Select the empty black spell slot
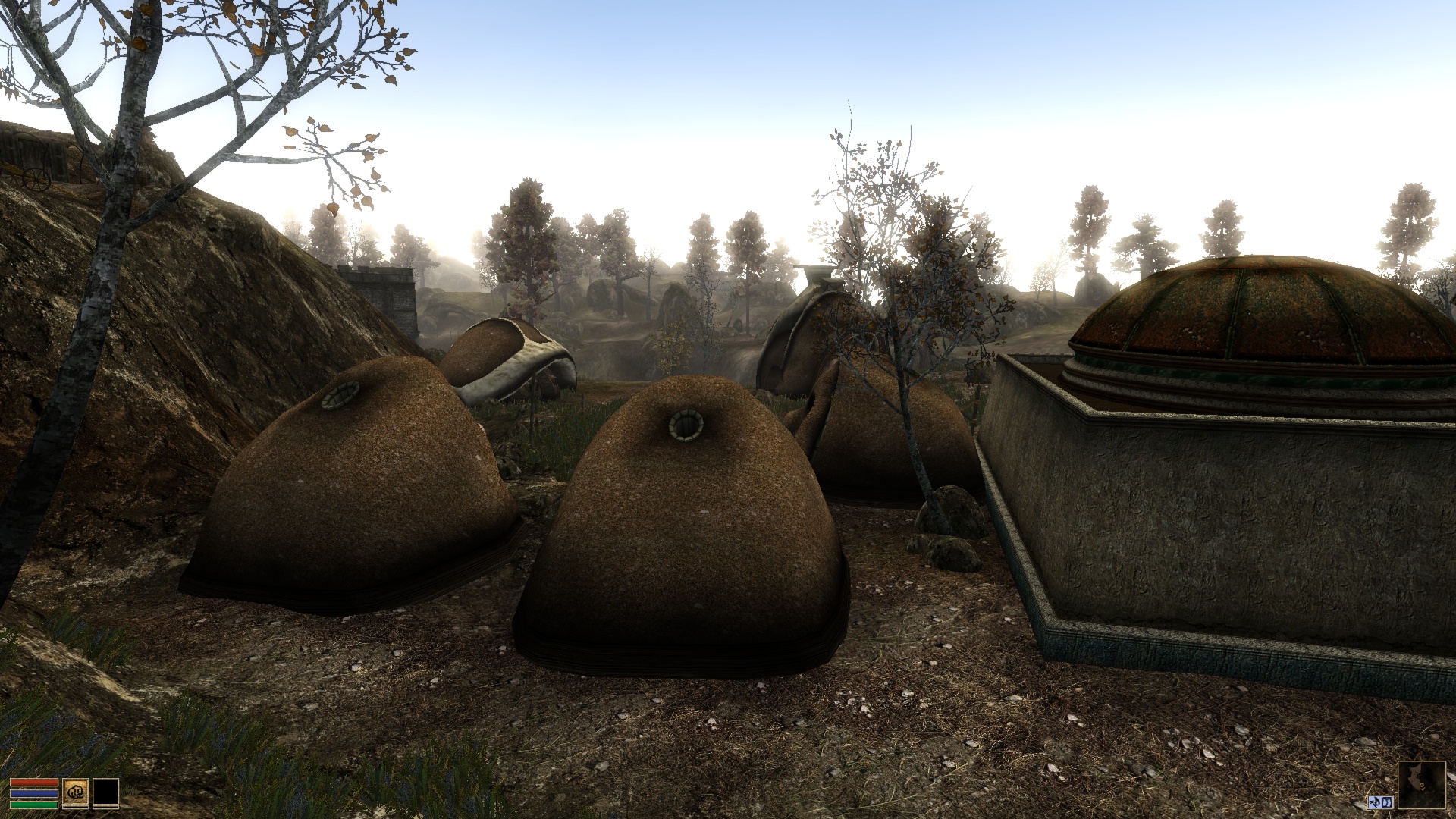The height and width of the screenshot is (819, 1456). 106,793
